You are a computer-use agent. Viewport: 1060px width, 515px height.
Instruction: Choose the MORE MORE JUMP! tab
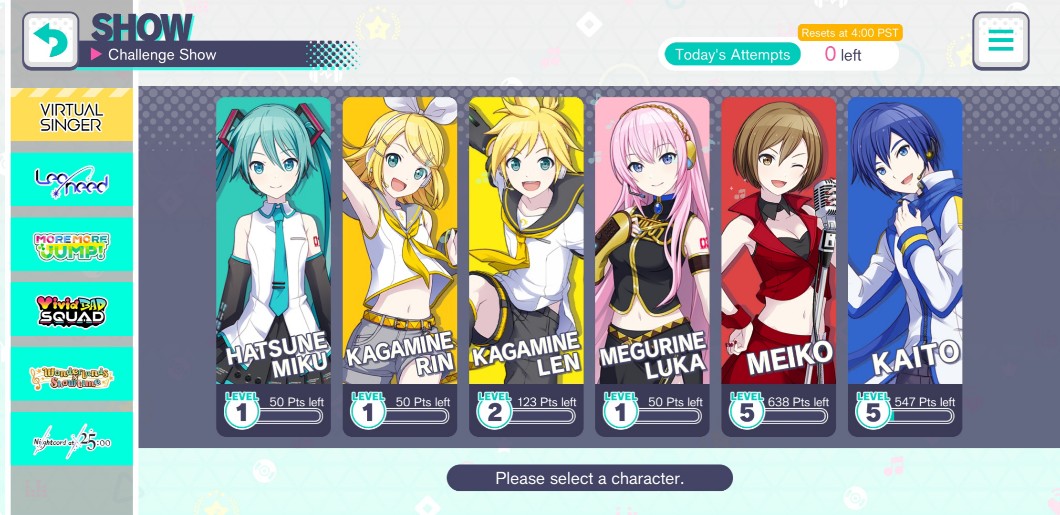tap(71, 246)
